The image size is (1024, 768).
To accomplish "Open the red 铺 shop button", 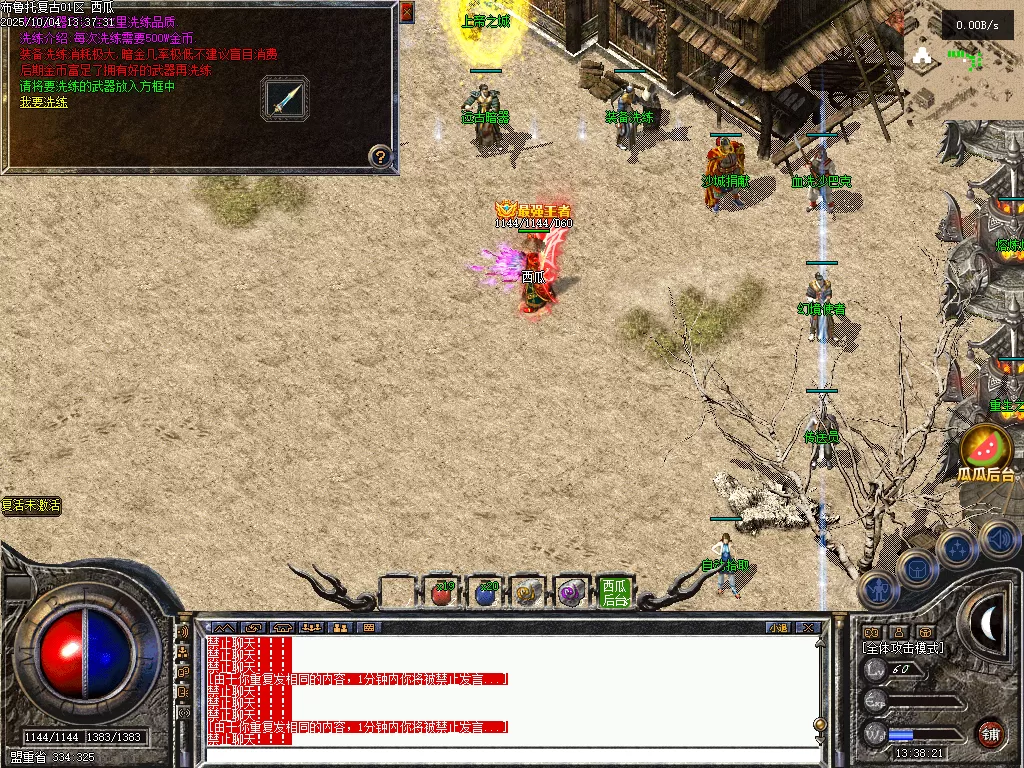I will coord(990,733).
